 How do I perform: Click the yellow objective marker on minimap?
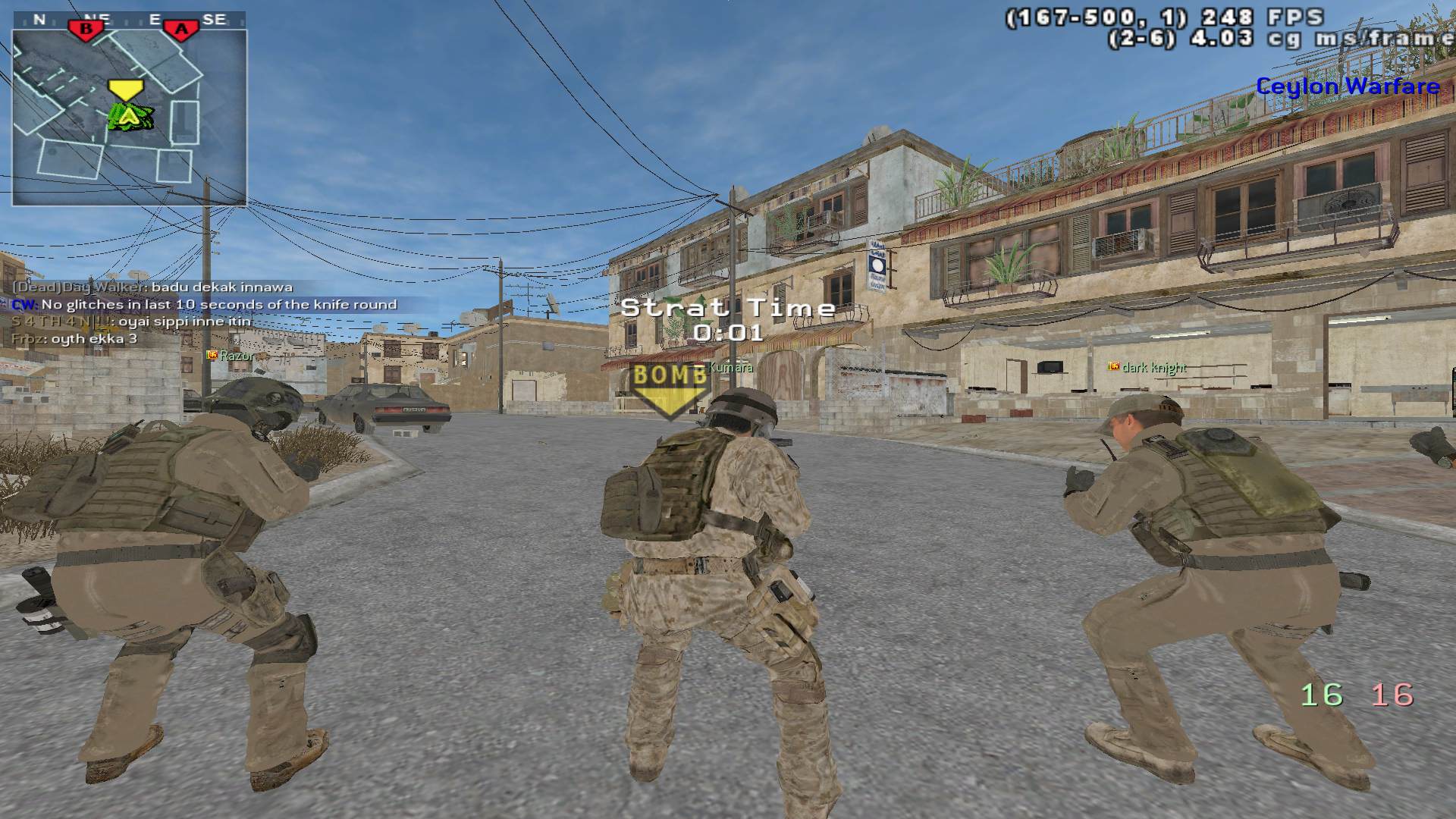pos(126,90)
